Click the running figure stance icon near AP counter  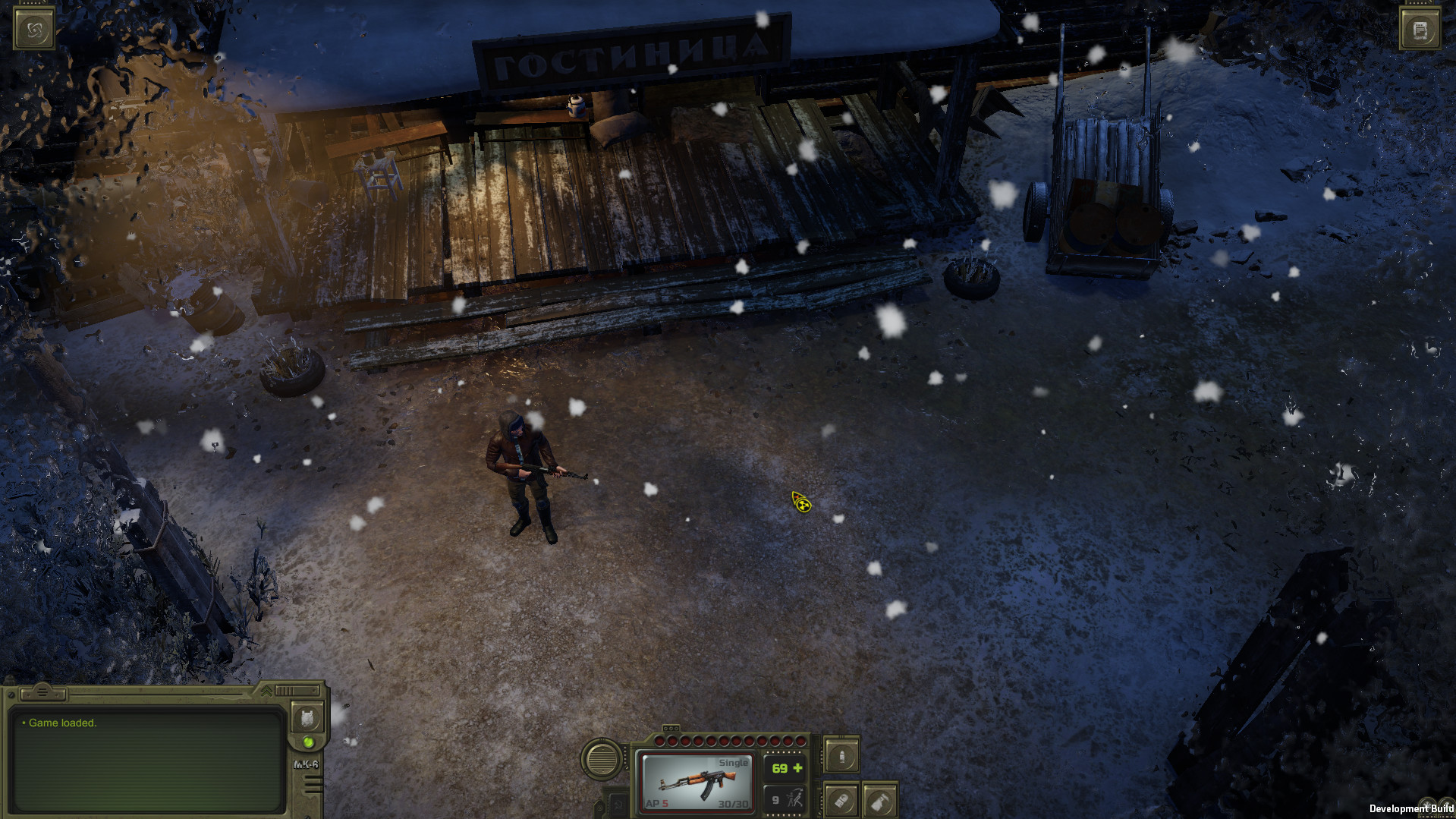click(796, 799)
